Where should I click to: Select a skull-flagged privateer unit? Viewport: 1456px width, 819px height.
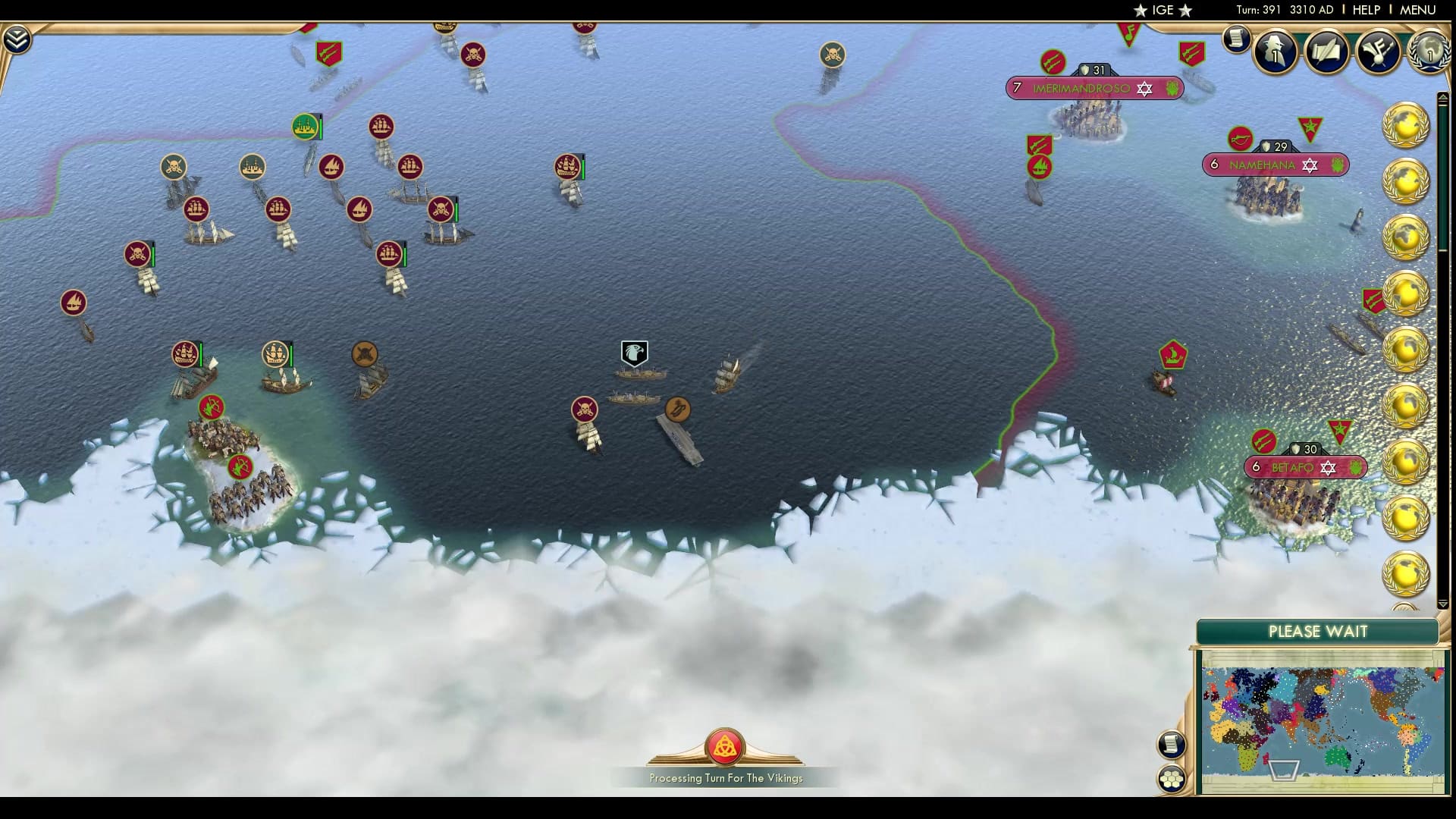point(584,409)
